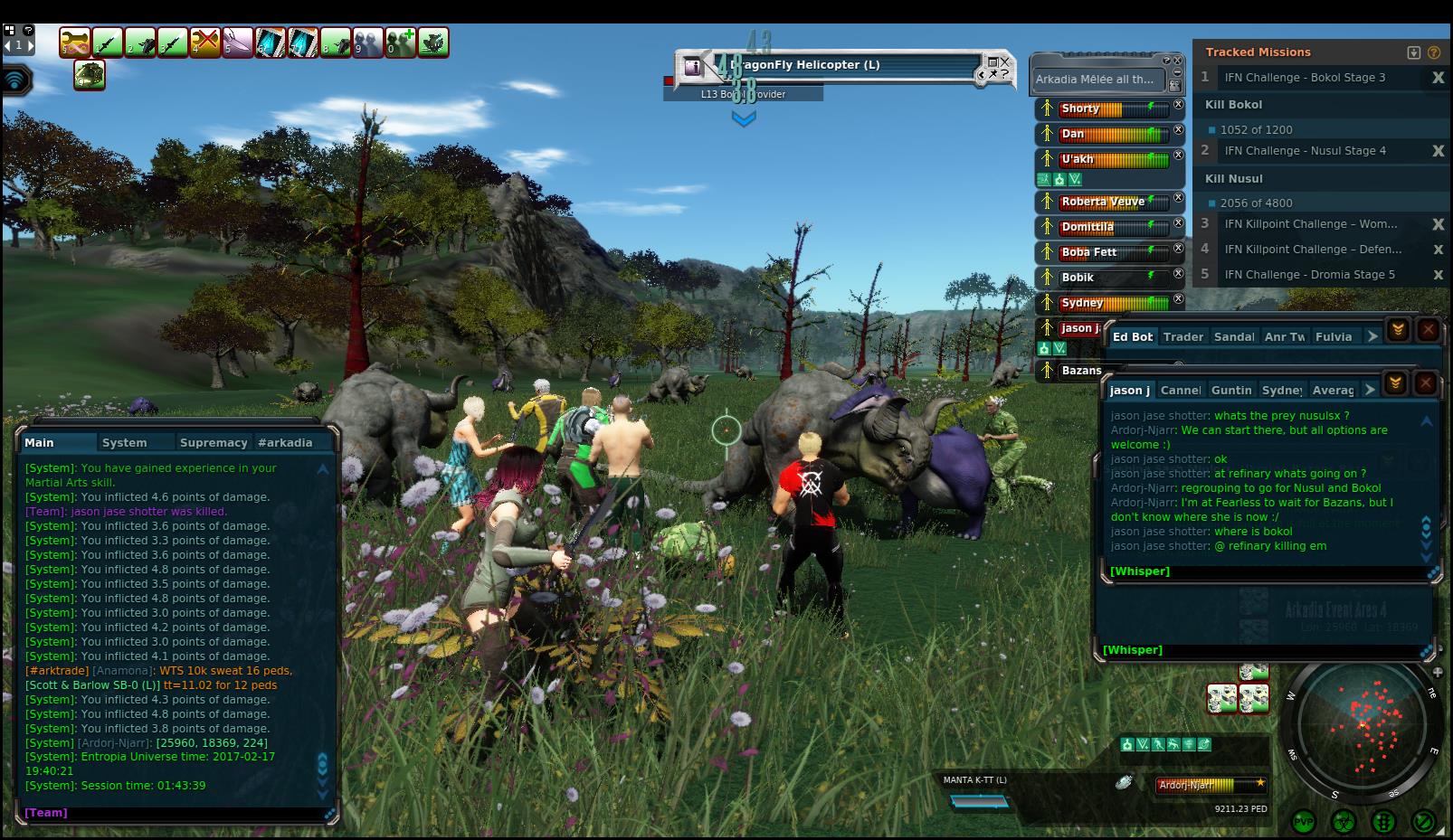This screenshot has width=1453, height=840.
Task: Toggle the PVP button below the radar
Action: [x=1304, y=822]
